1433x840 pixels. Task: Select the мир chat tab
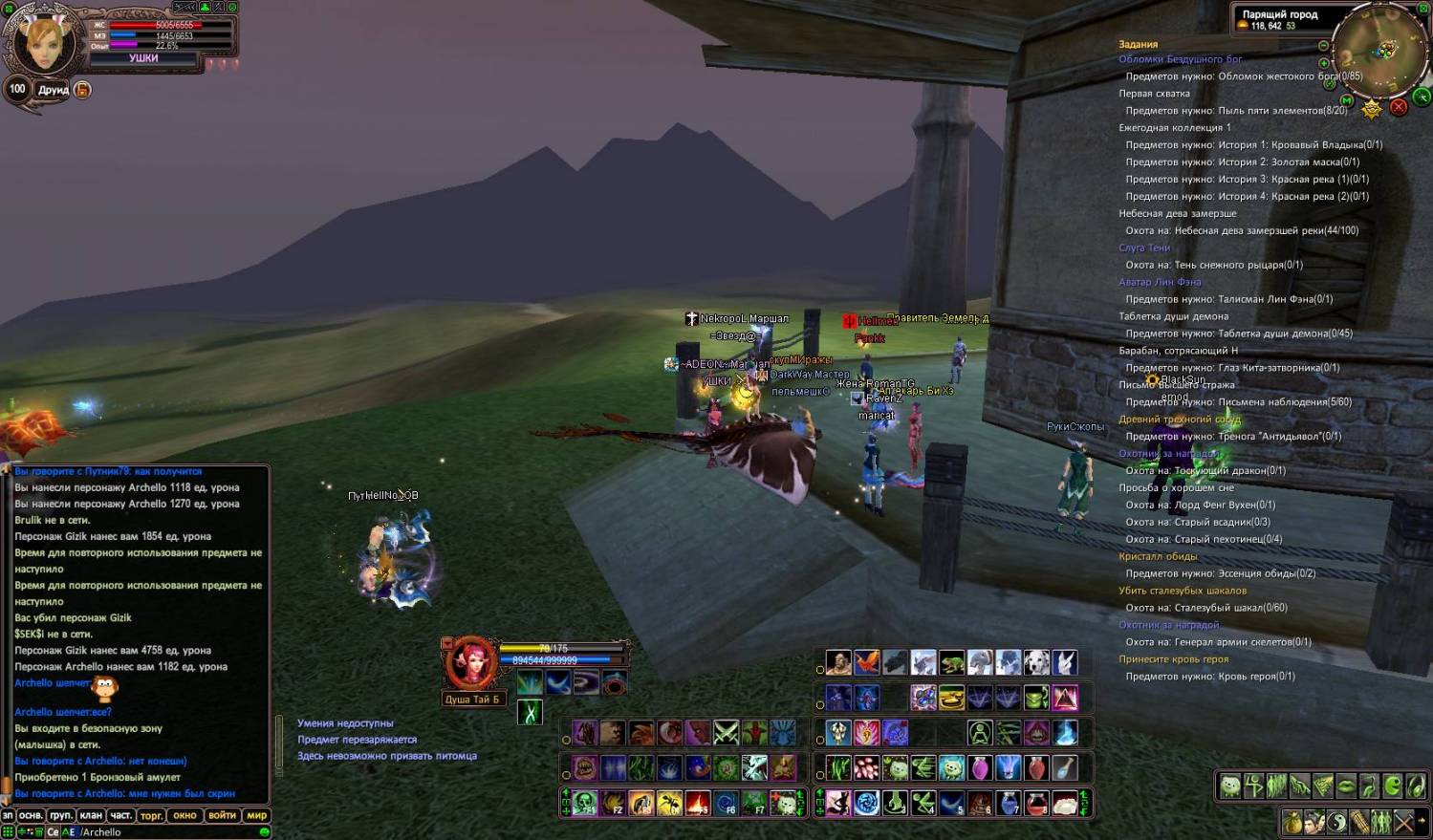(256, 815)
